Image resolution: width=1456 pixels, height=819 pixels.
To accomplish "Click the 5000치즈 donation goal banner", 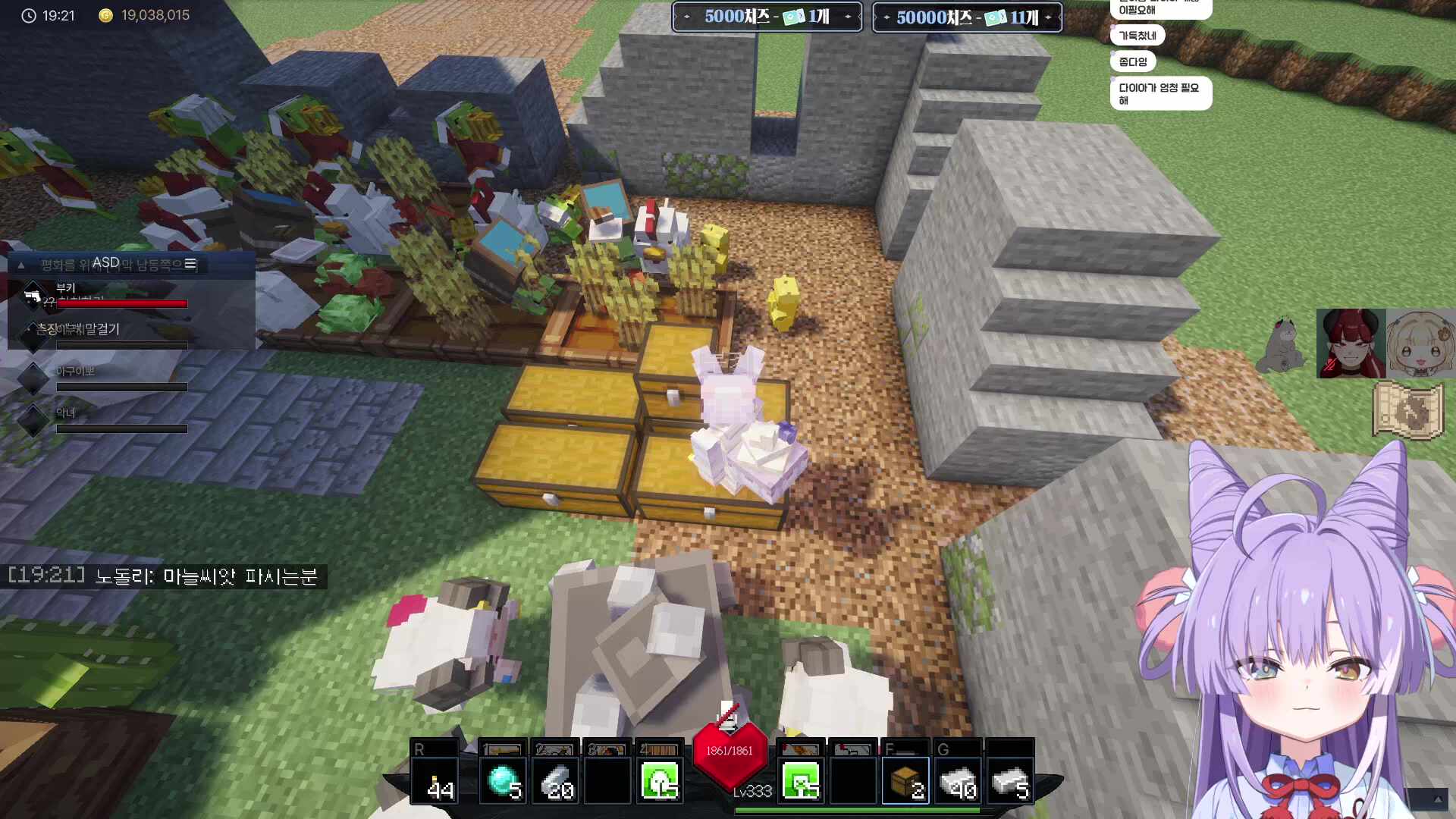I will [767, 17].
